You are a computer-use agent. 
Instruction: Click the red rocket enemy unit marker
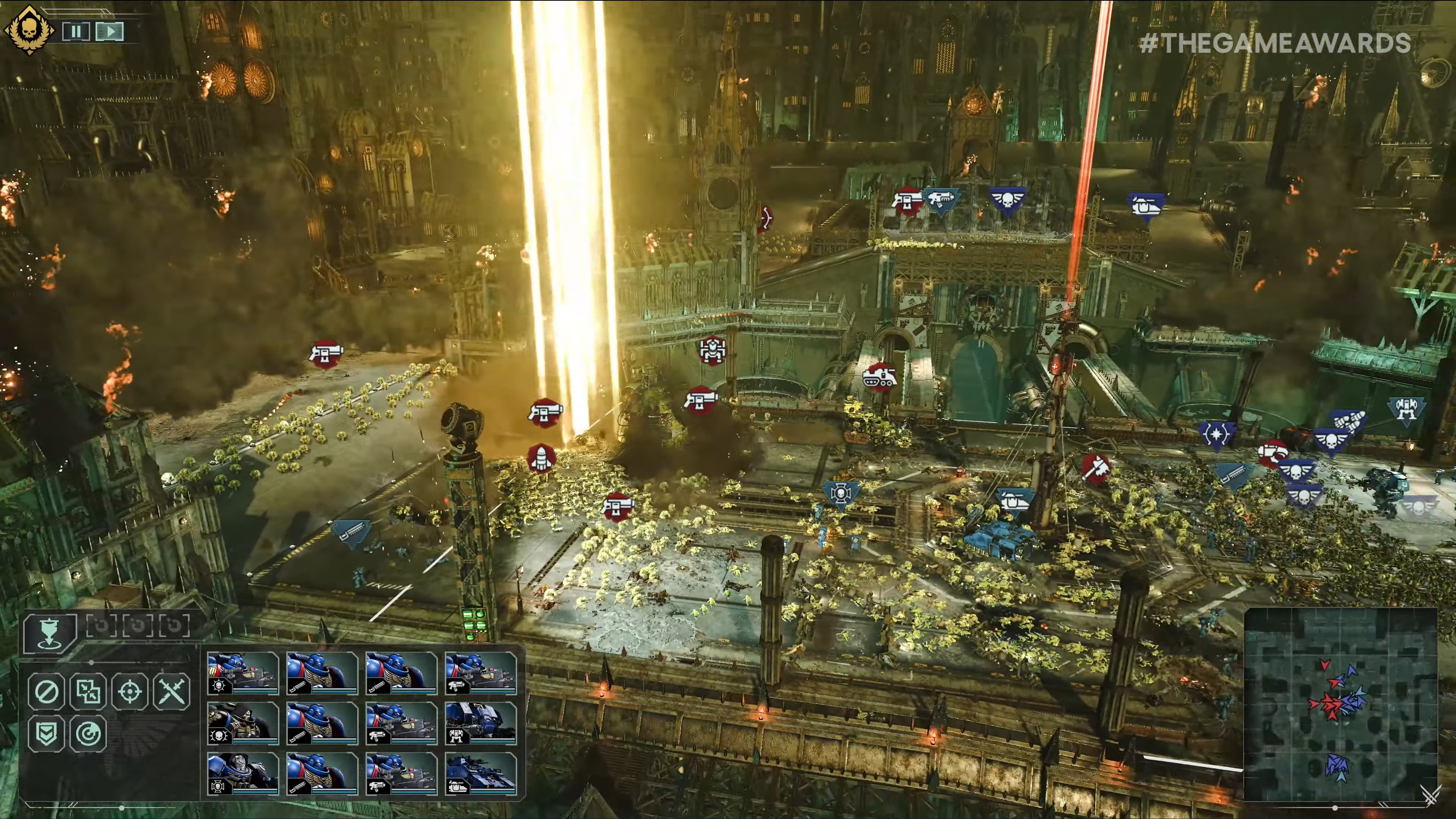point(541,458)
